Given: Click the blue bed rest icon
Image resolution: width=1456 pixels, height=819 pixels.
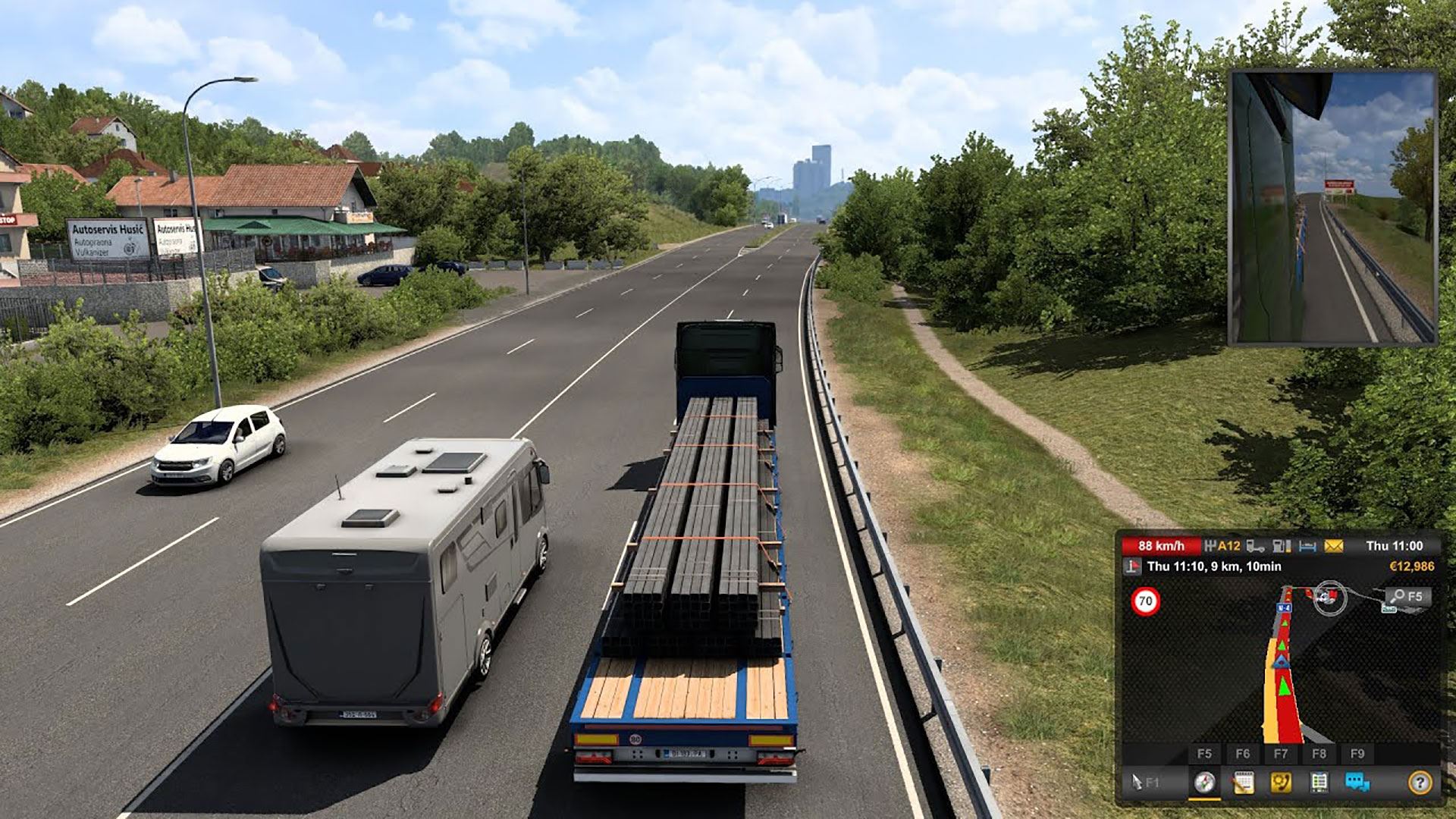Looking at the screenshot, I should [x=1307, y=546].
